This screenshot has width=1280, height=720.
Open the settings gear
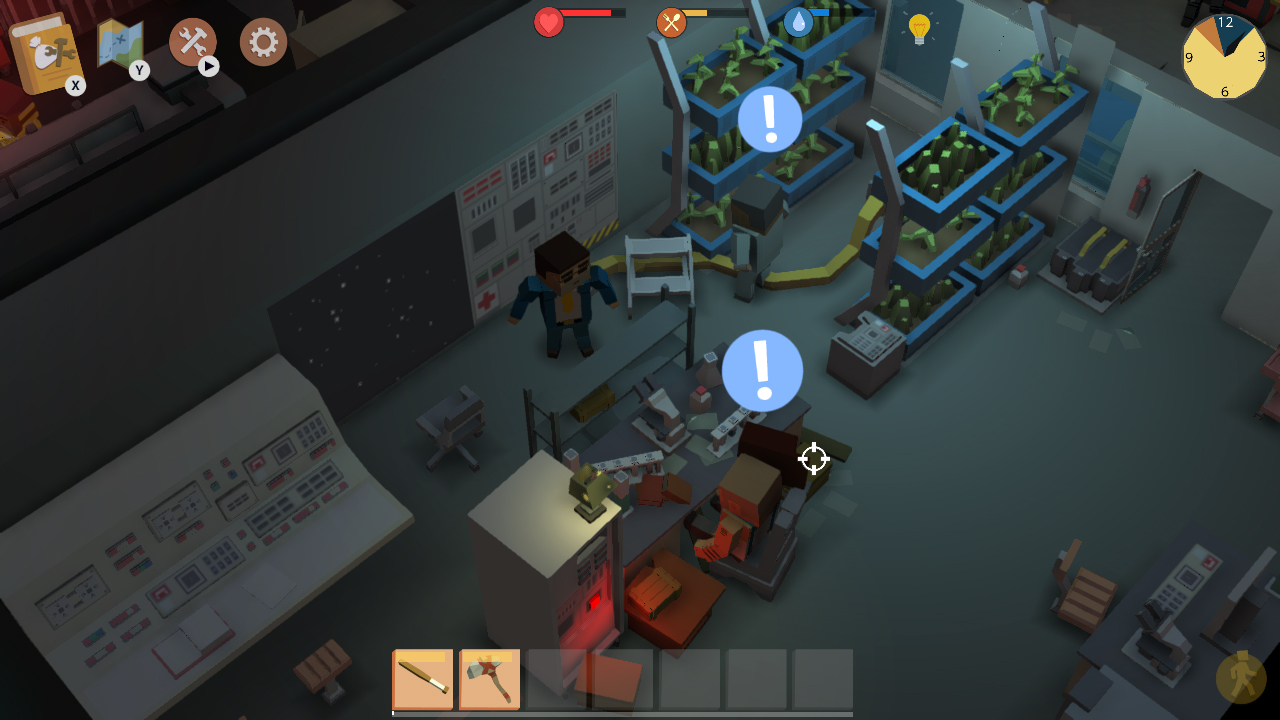point(263,42)
